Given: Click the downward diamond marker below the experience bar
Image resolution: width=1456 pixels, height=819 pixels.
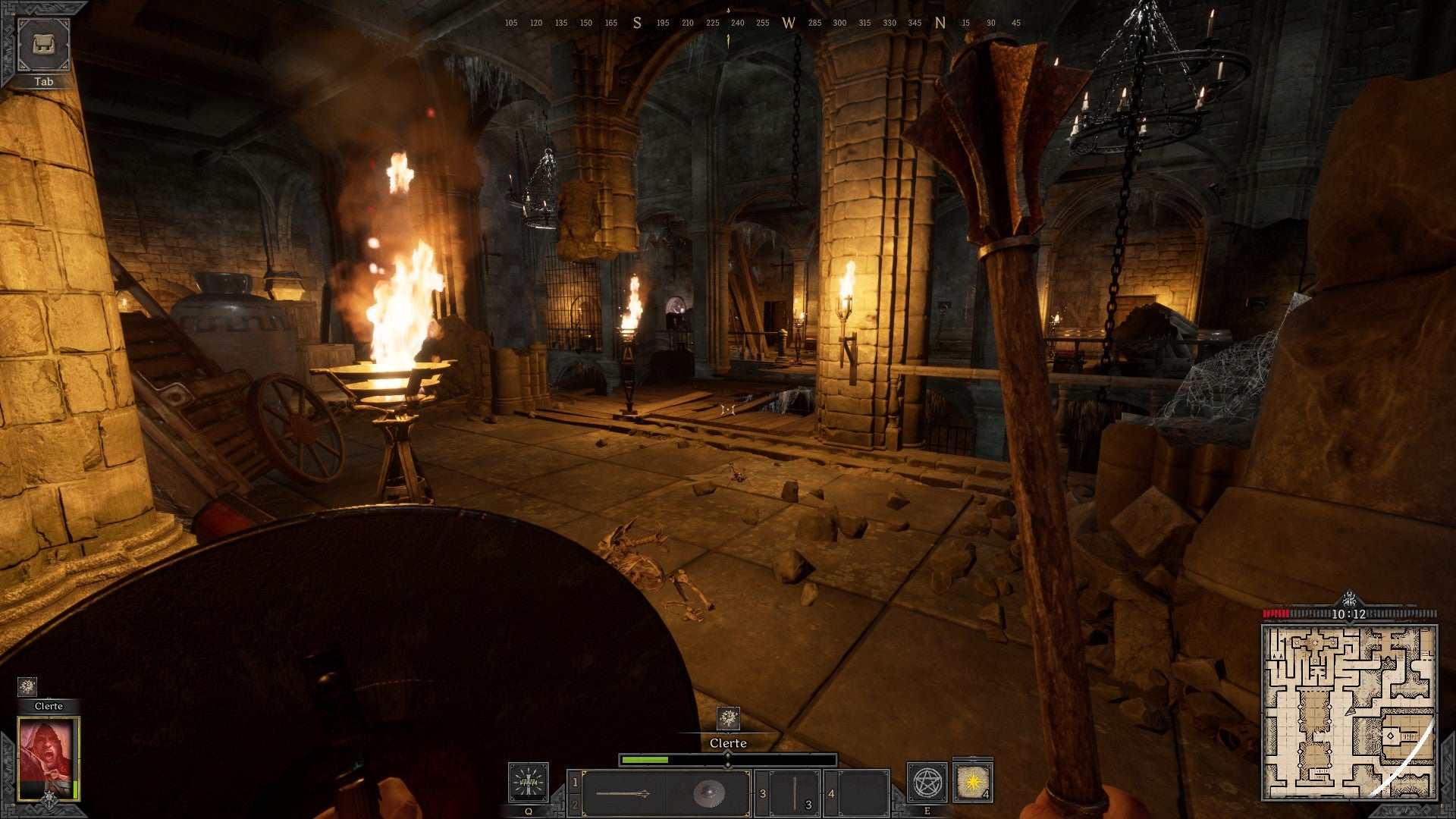Looking at the screenshot, I should (x=727, y=767).
